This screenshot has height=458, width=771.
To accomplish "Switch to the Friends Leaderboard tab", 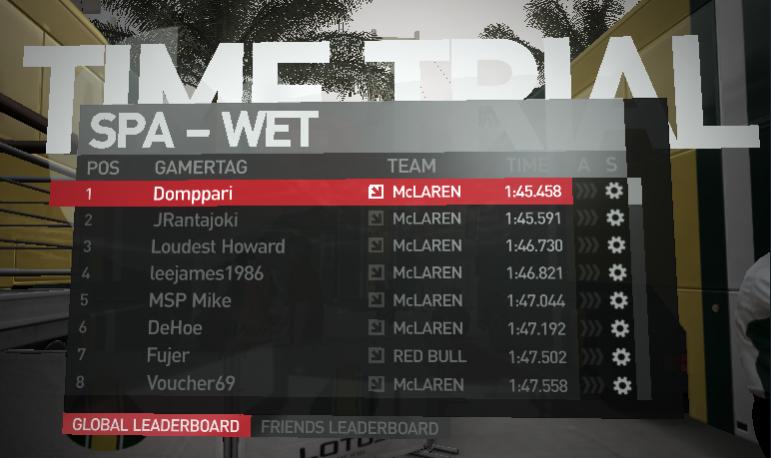I will (x=349, y=428).
